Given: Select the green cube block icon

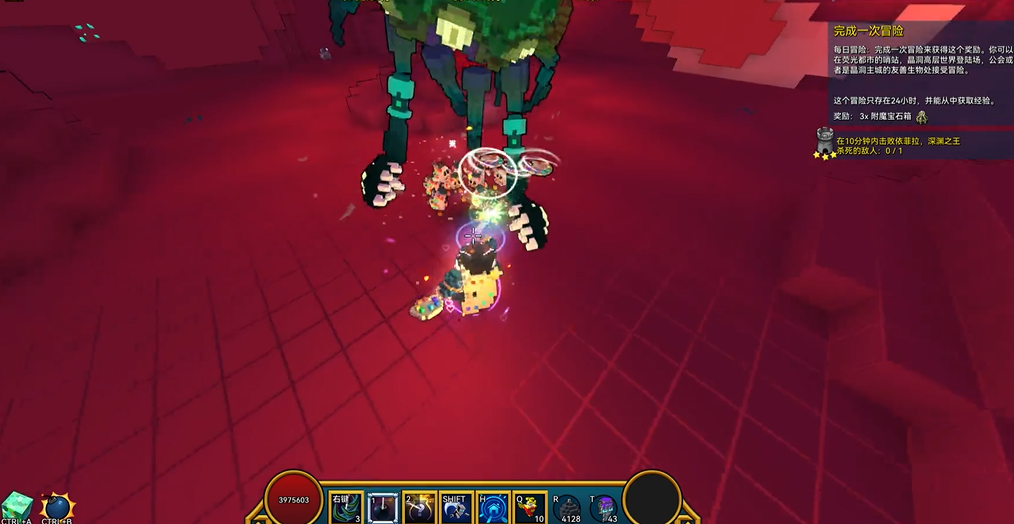Looking at the screenshot, I should tap(17, 505).
